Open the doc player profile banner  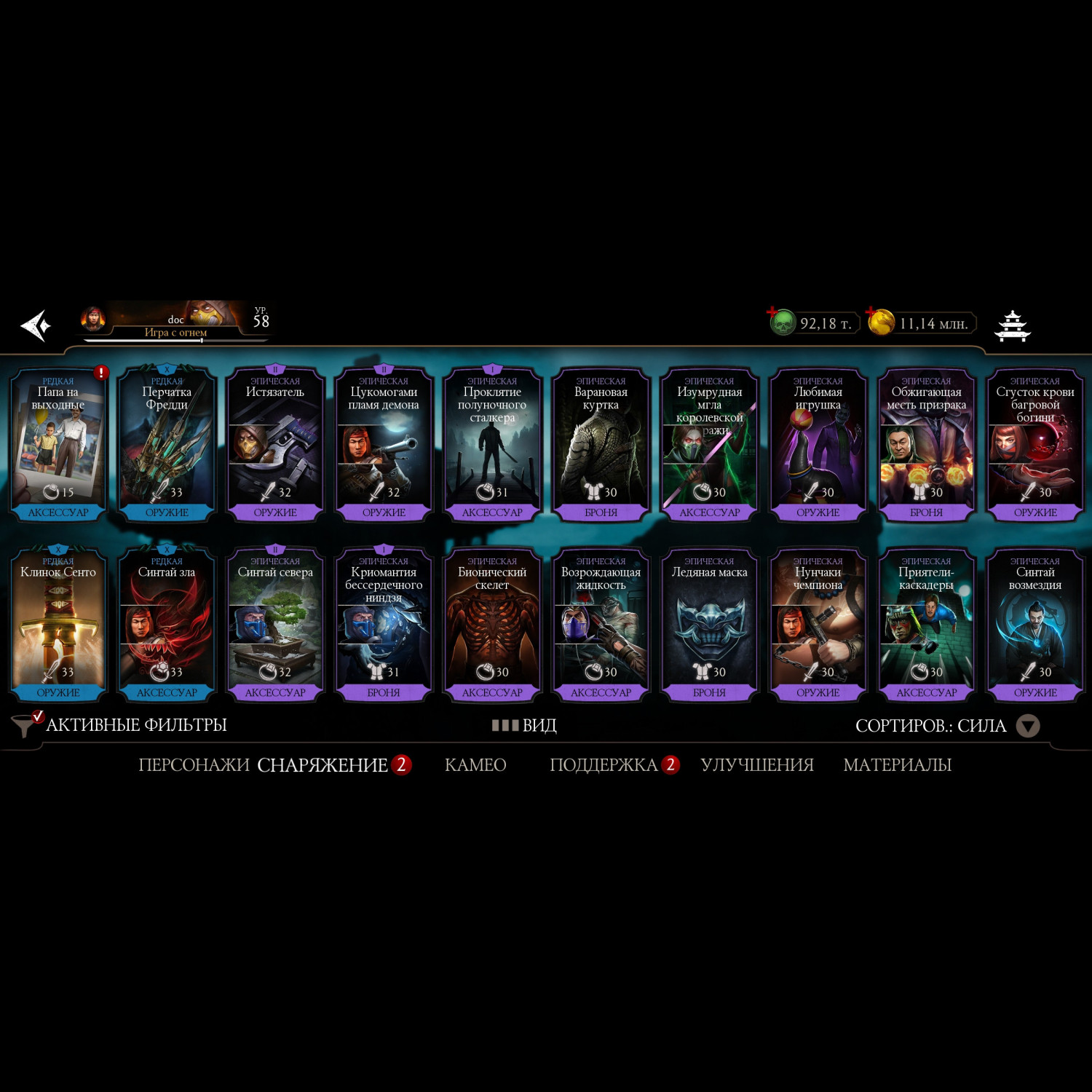[x=173, y=321]
